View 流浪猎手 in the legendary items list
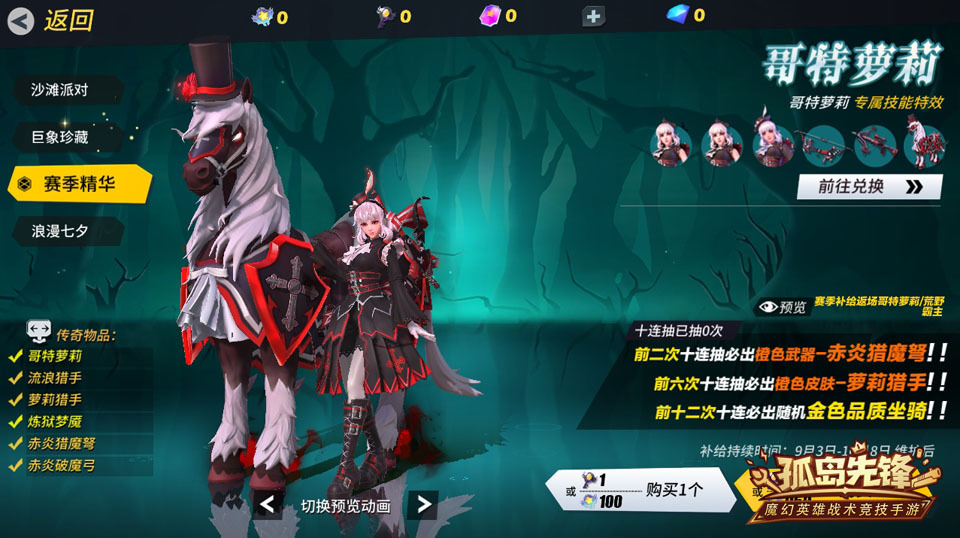The height and width of the screenshot is (538, 960). click(56, 377)
